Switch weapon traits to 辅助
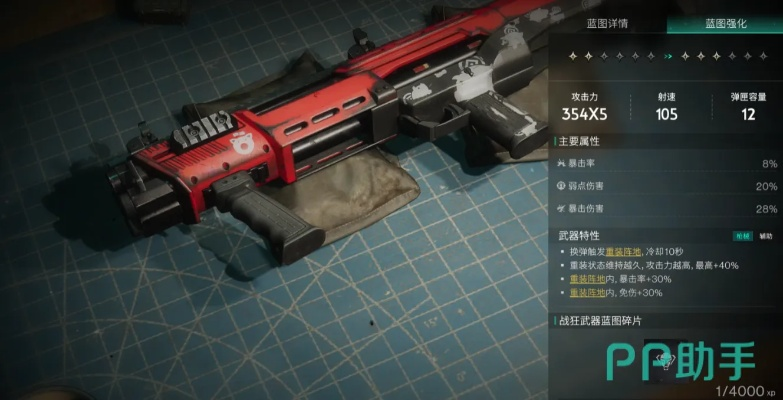 (766, 236)
